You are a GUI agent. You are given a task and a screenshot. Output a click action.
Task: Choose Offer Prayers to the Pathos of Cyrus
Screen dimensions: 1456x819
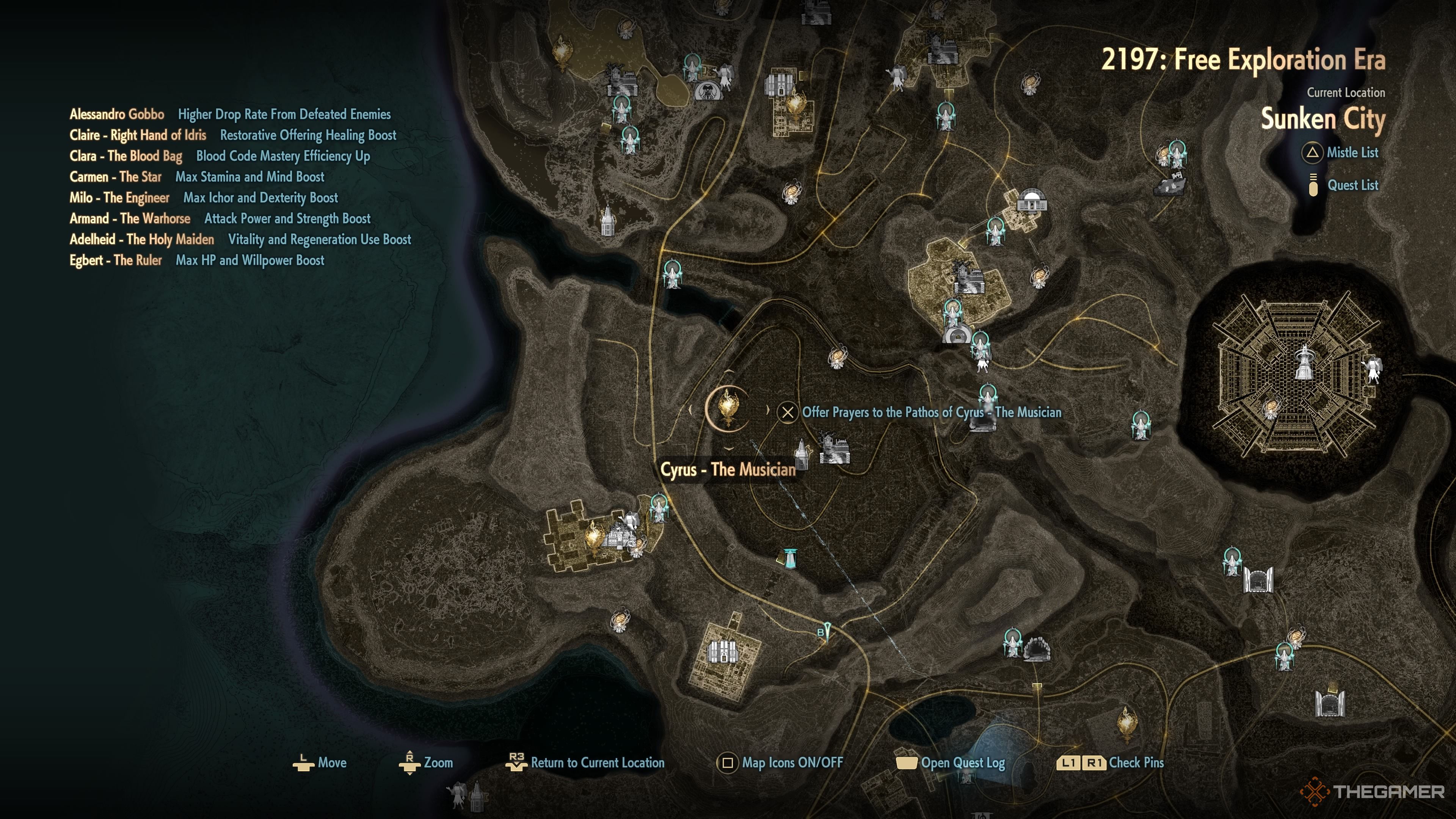pyautogui.click(x=931, y=412)
